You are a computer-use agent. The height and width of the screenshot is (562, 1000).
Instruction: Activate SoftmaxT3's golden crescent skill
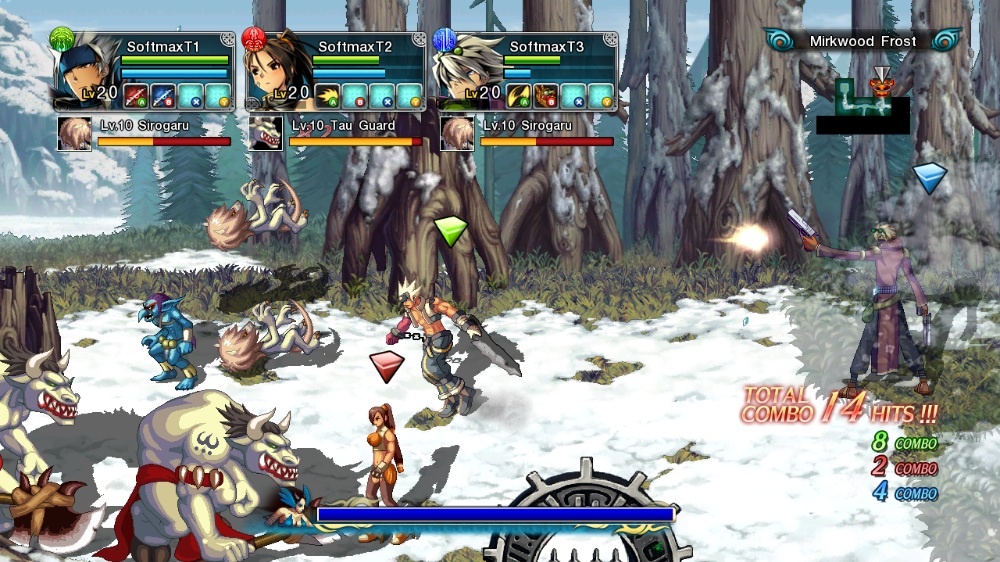point(520,95)
